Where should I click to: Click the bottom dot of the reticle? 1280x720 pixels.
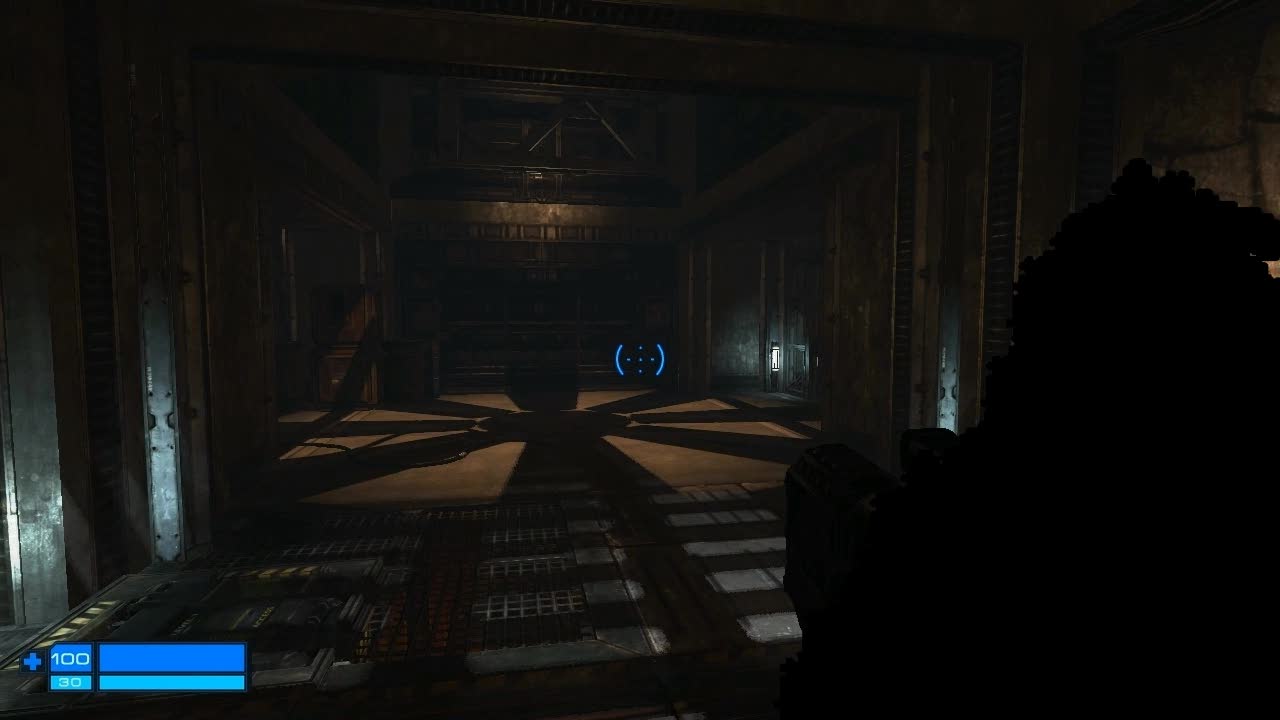(640, 369)
